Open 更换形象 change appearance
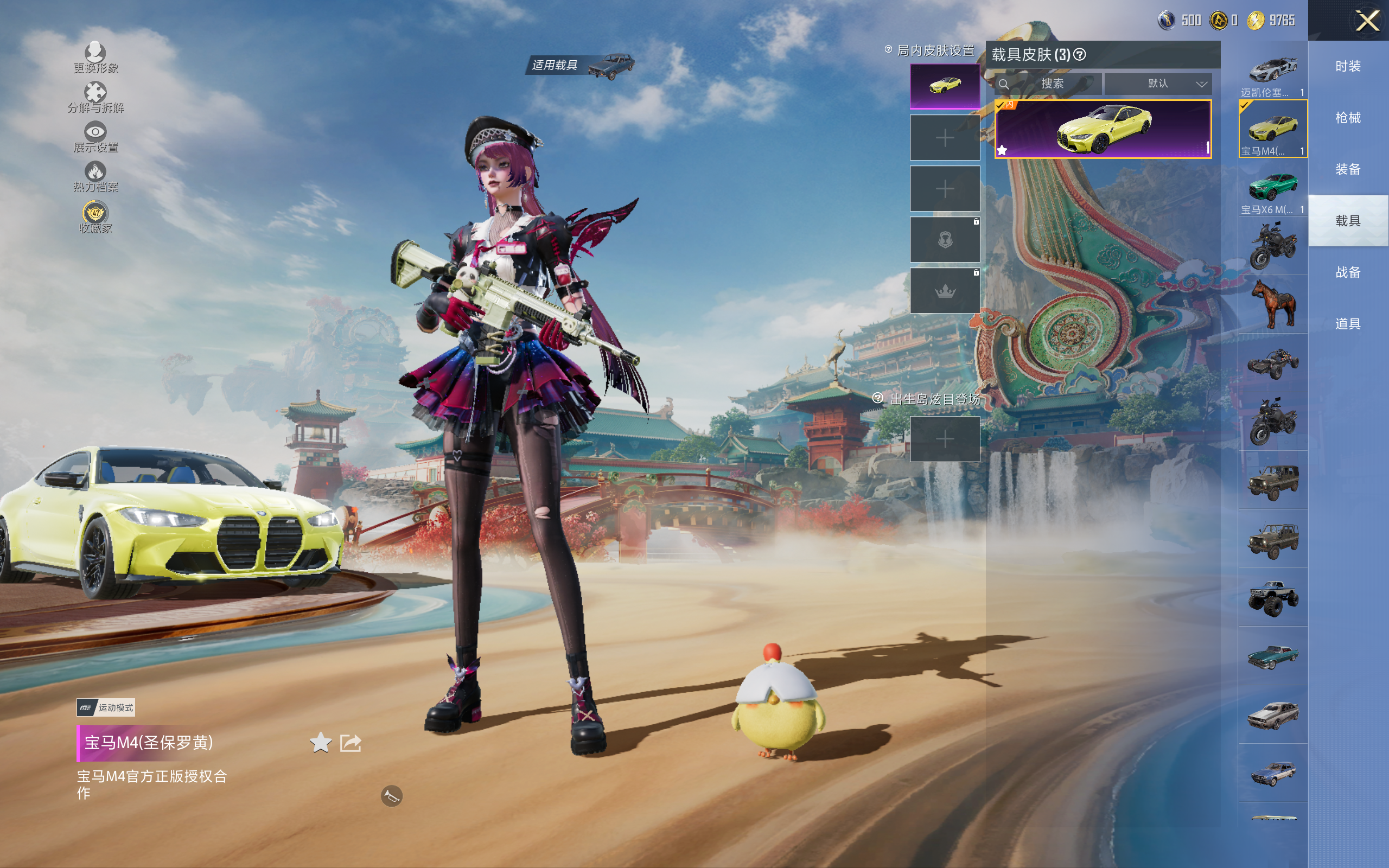Screen dimensions: 1389x868 tap(95, 58)
